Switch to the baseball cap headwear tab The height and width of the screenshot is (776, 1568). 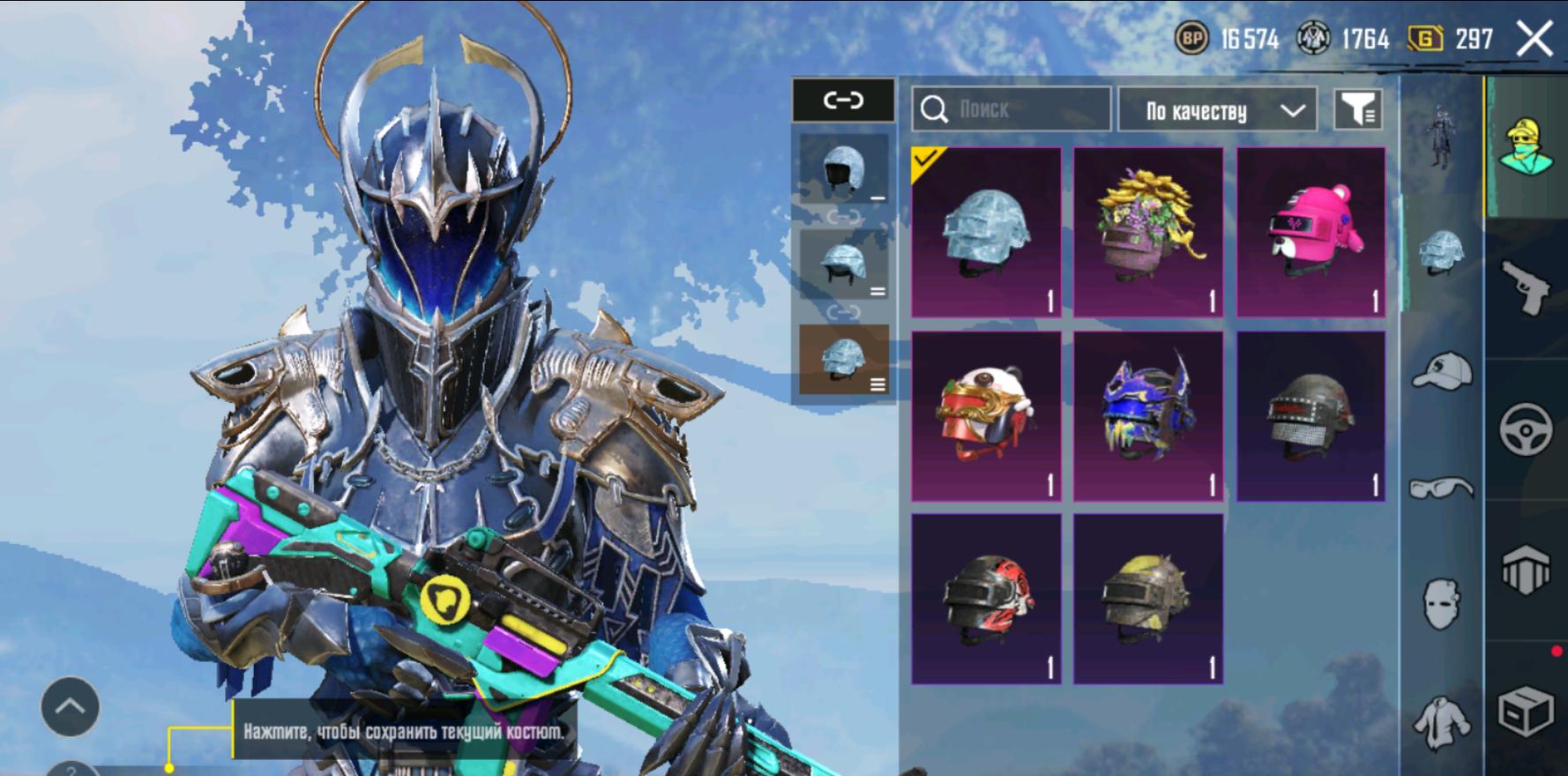point(1441,370)
